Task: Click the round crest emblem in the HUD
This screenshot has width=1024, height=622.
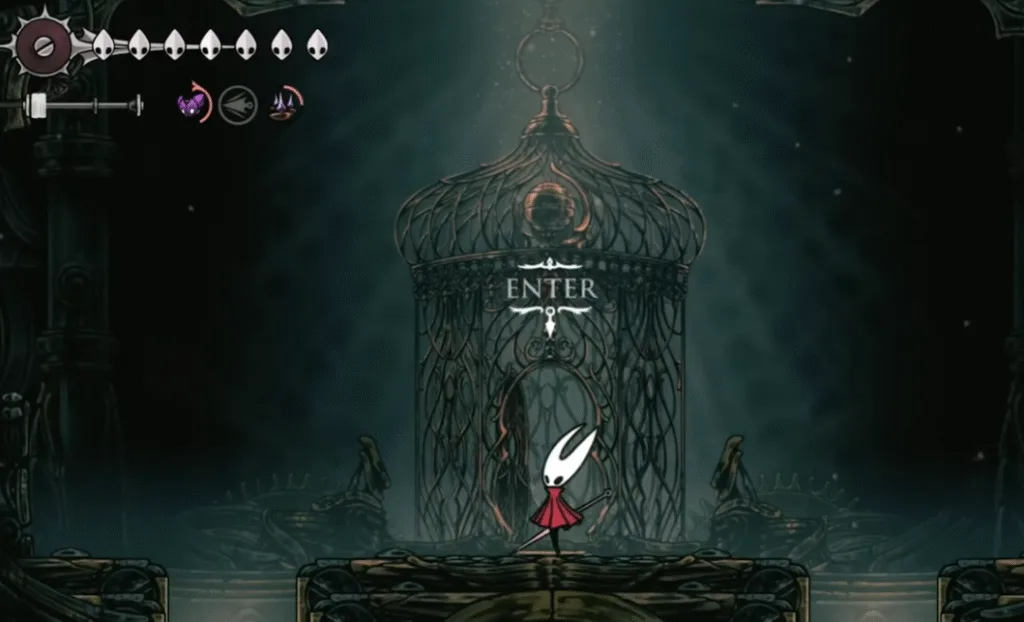Action: [44, 46]
